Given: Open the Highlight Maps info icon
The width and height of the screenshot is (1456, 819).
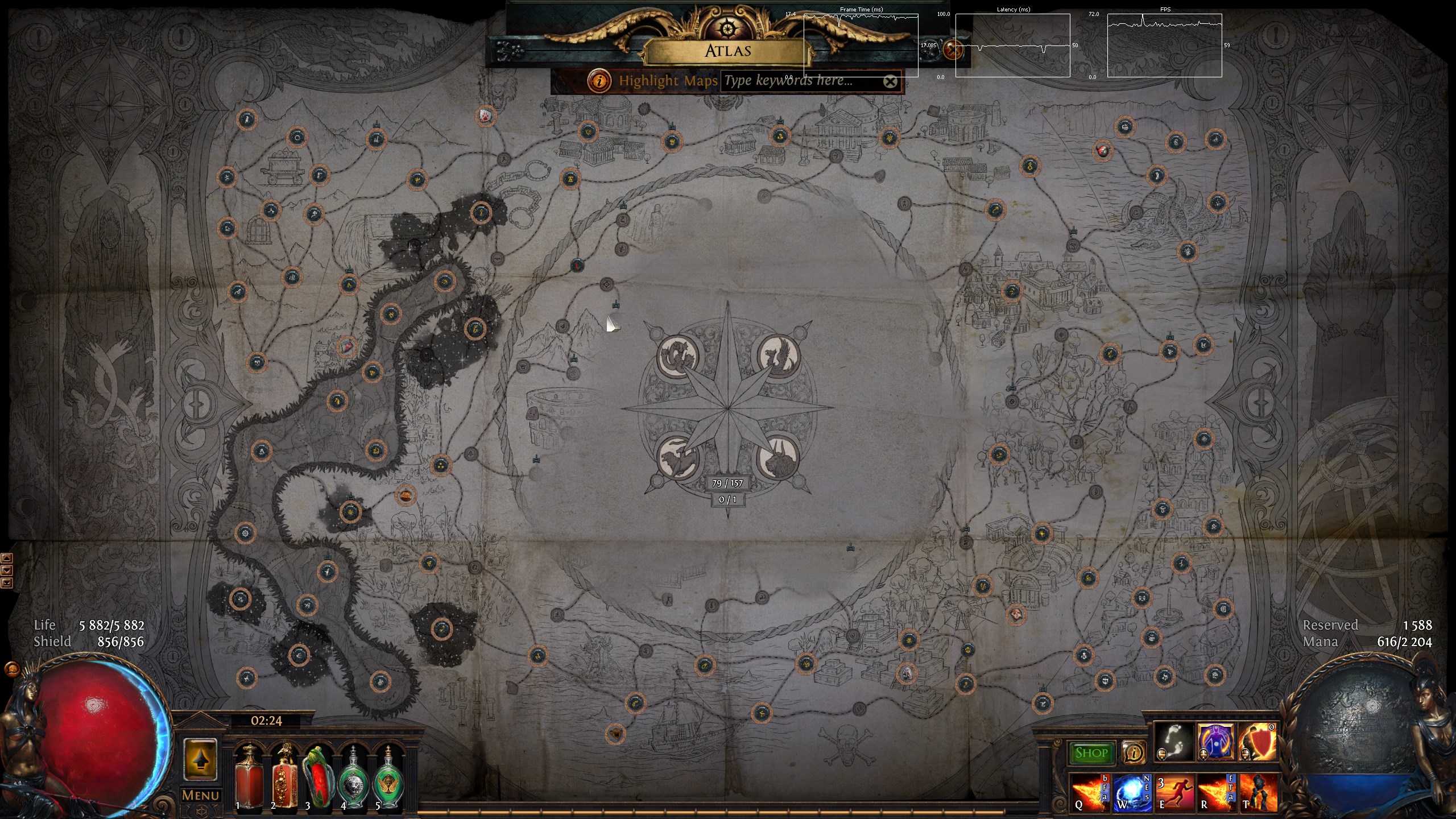Looking at the screenshot, I should pyautogui.click(x=599, y=81).
